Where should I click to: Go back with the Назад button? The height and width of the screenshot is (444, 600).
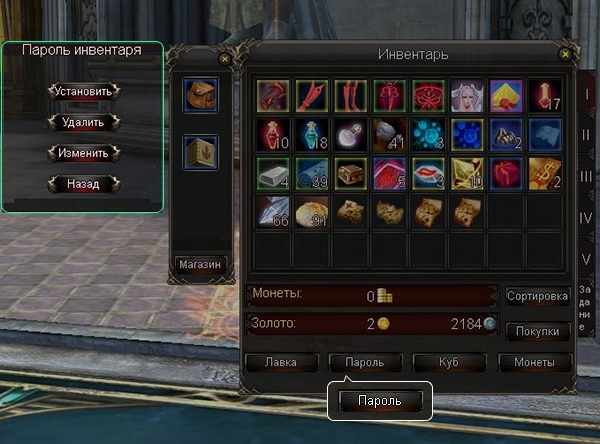pyautogui.click(x=84, y=184)
